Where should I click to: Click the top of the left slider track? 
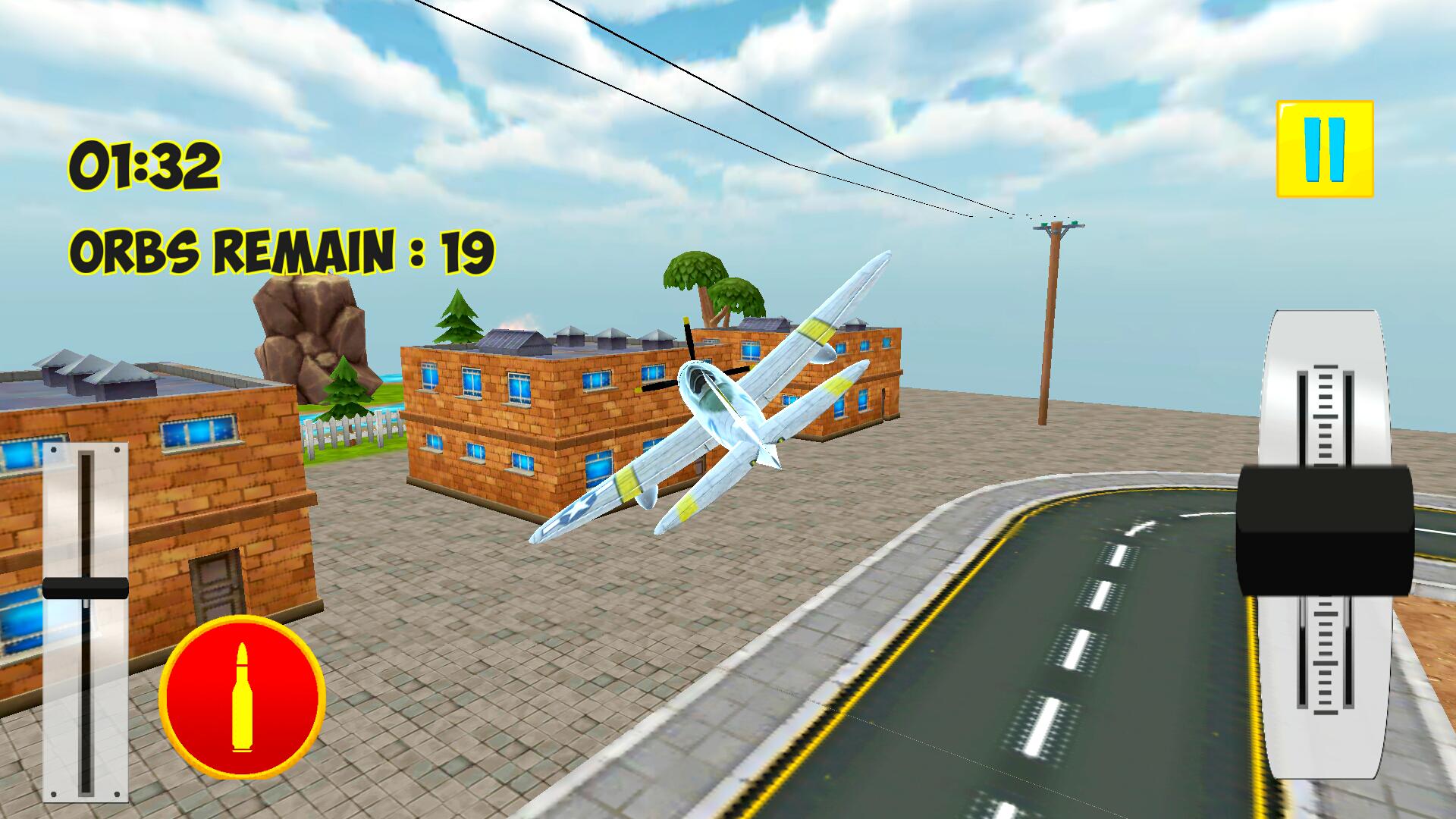click(87, 463)
